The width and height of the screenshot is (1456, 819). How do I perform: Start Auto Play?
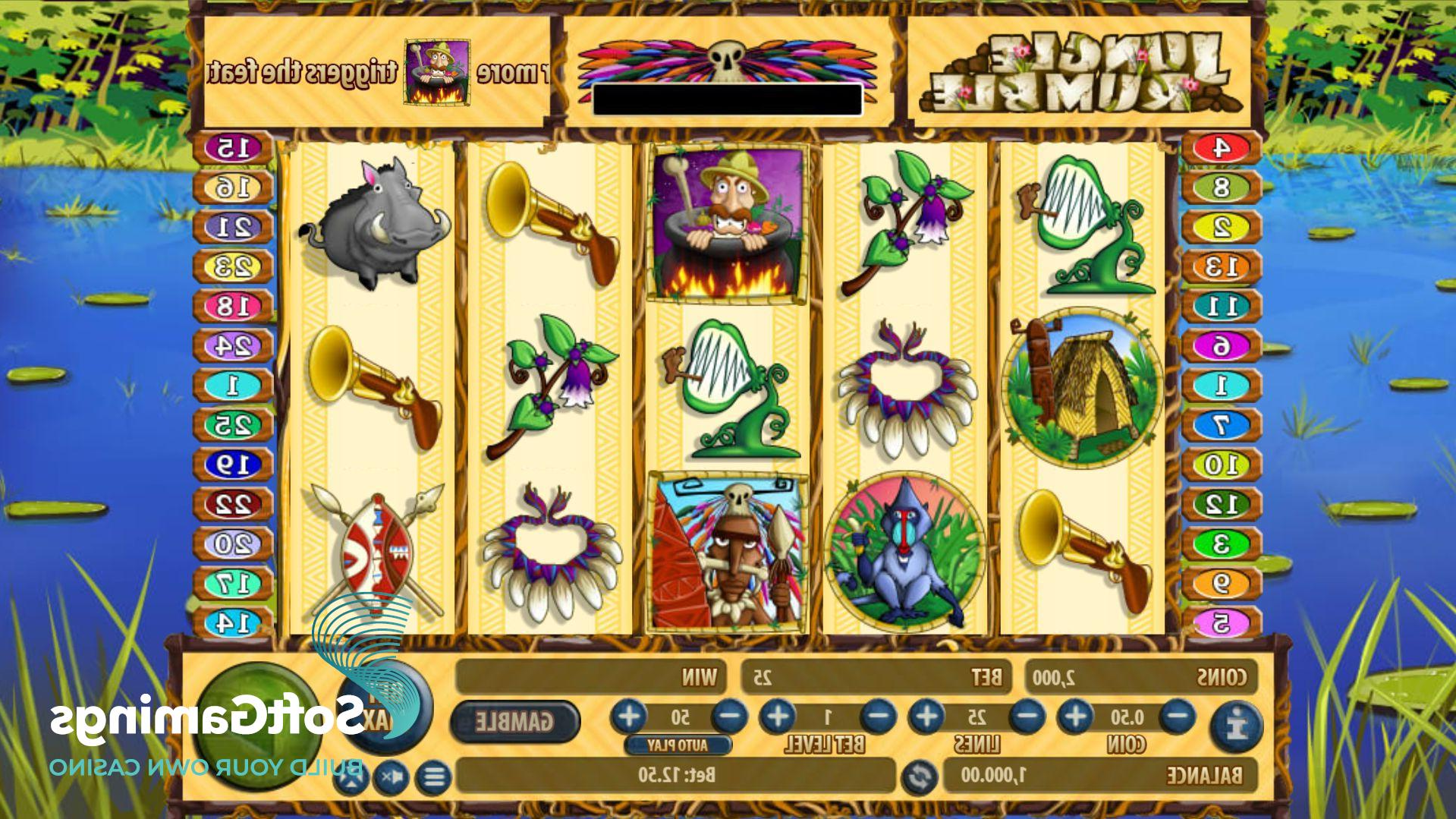pyautogui.click(x=678, y=745)
